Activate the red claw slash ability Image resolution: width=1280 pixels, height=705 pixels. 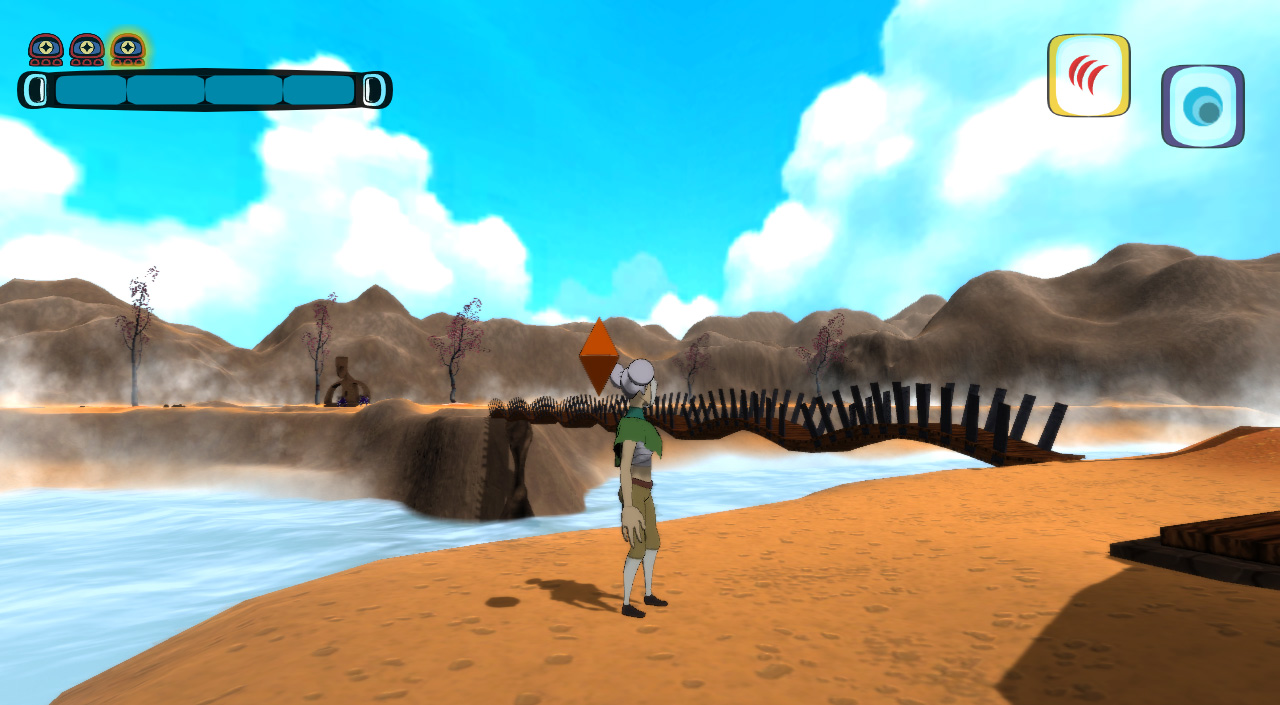click(x=1088, y=75)
